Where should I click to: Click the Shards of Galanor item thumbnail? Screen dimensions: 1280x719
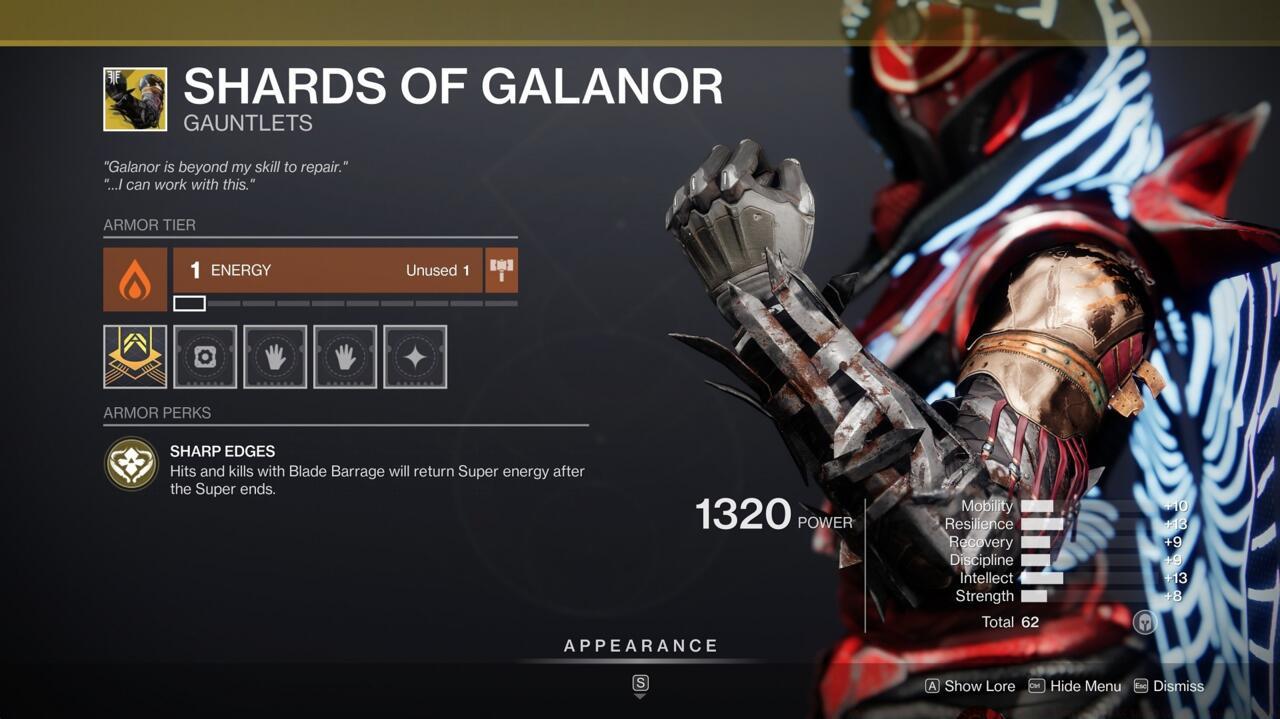pyautogui.click(x=135, y=99)
